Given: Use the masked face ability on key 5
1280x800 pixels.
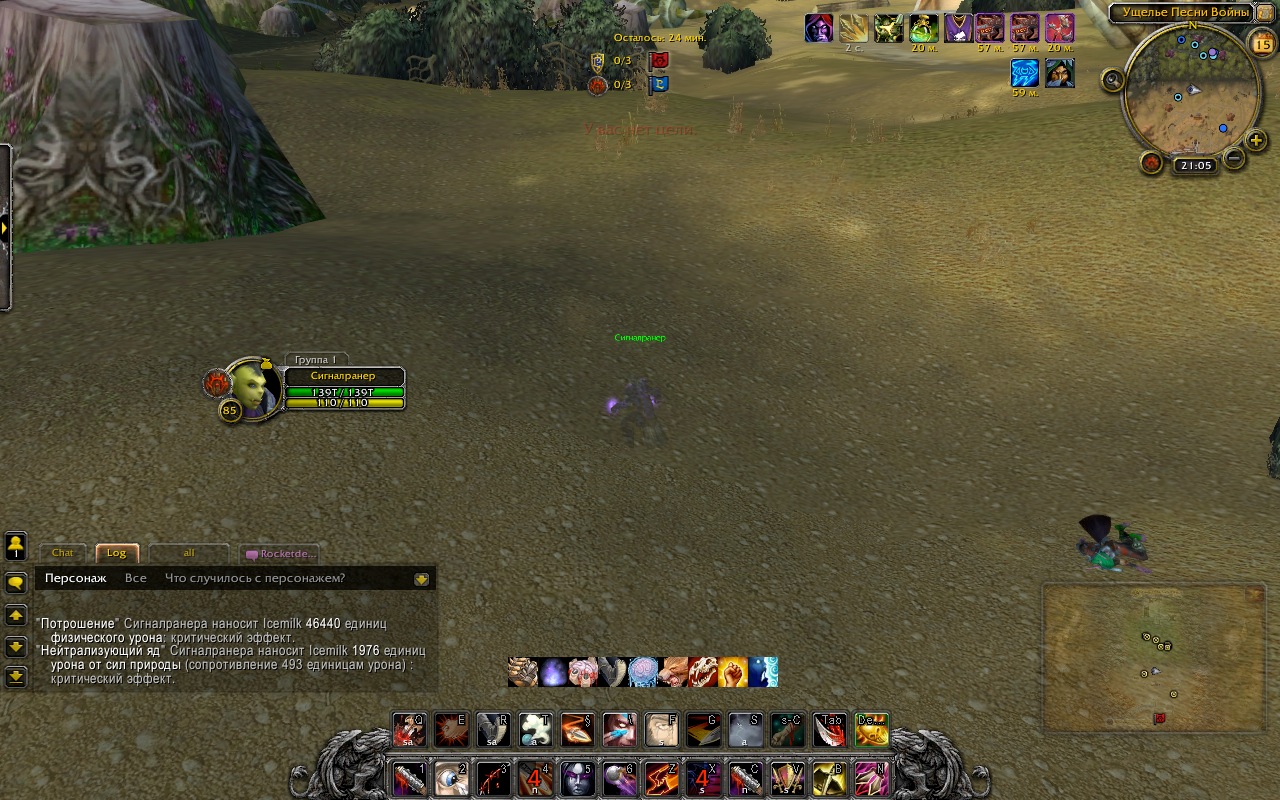Looking at the screenshot, I should point(577,777).
